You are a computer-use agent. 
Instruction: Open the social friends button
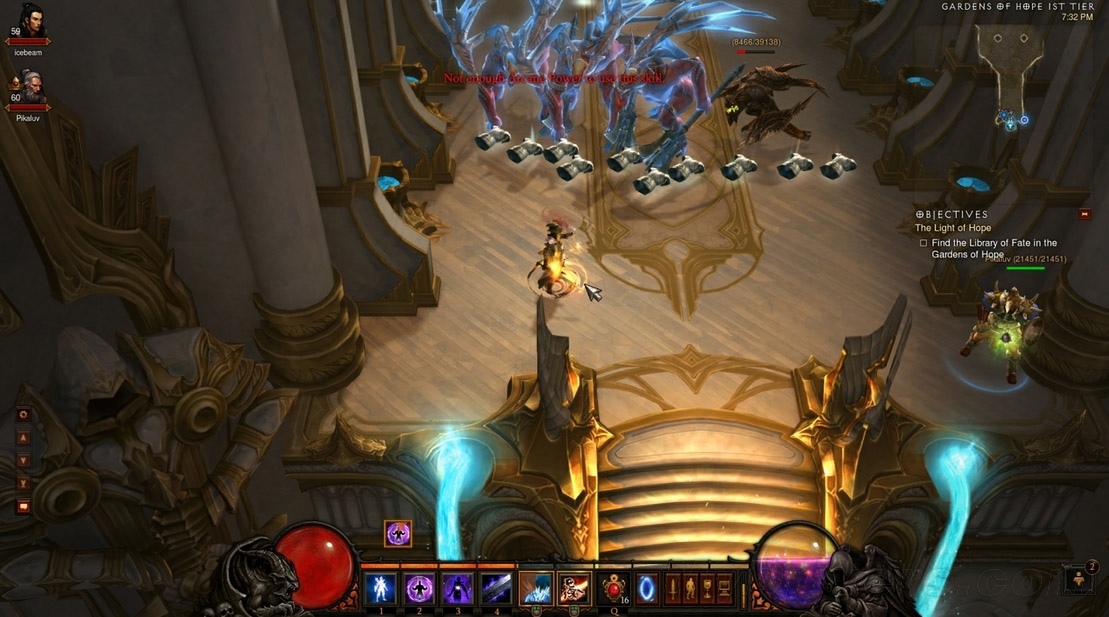point(1079,579)
